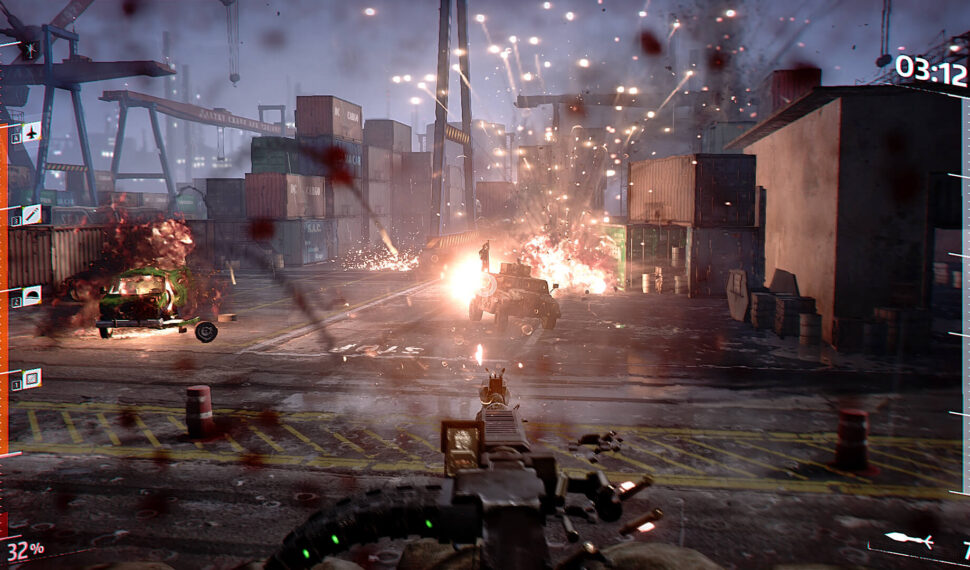The width and height of the screenshot is (970, 570).
Task: Select the diagonal missile ability icon
Action: coord(32,214)
